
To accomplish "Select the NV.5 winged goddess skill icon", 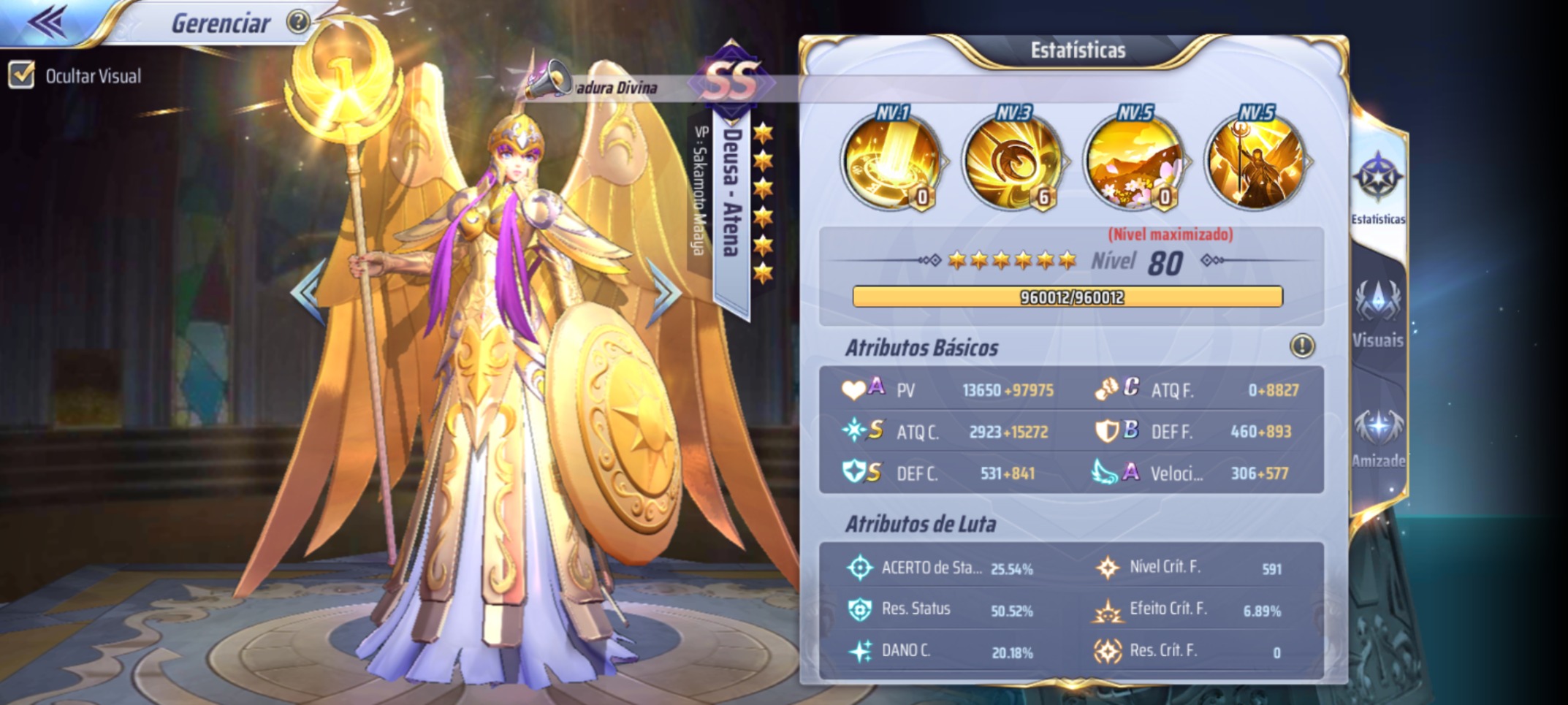I will pos(1256,162).
